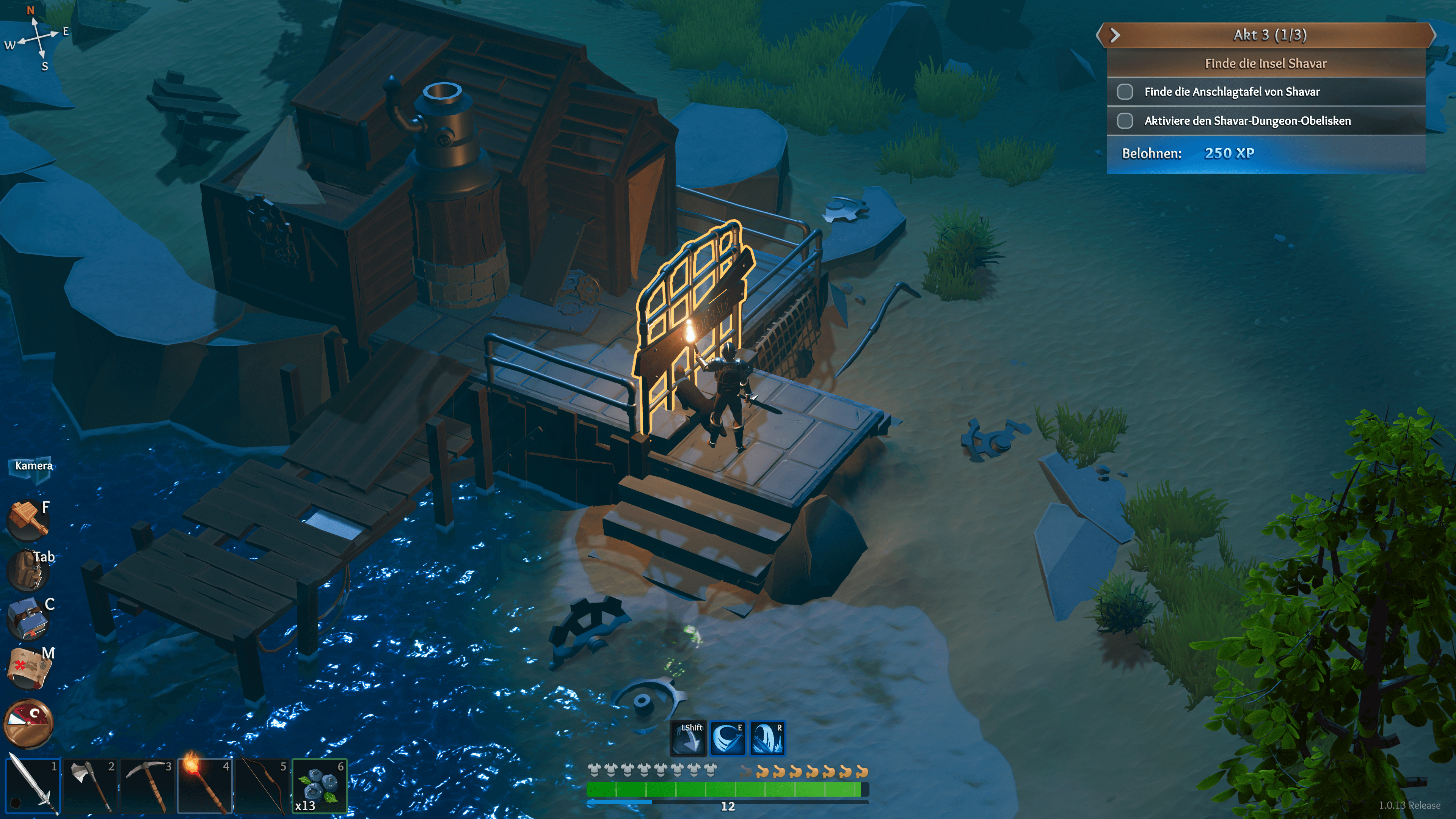Select objective 'Aktiviere den Shavar-Dungeon-Obelisken'
Screen dimensions: 1456x819
(x=1247, y=121)
